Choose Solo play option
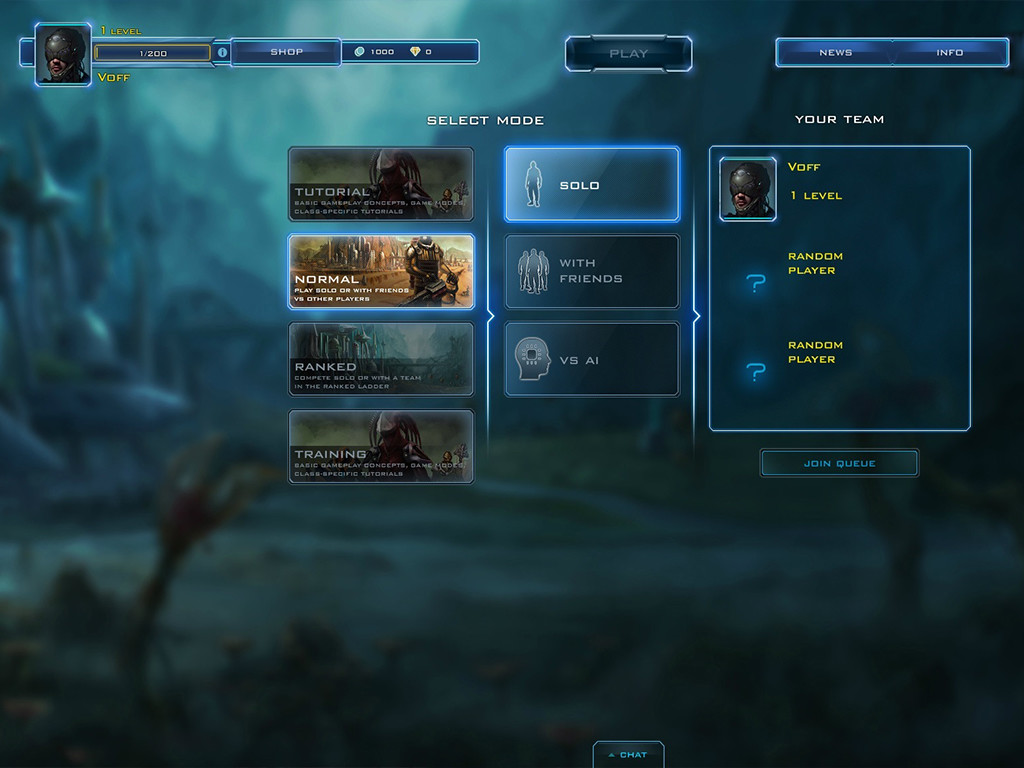The height and width of the screenshot is (768, 1024). pyautogui.click(x=592, y=185)
